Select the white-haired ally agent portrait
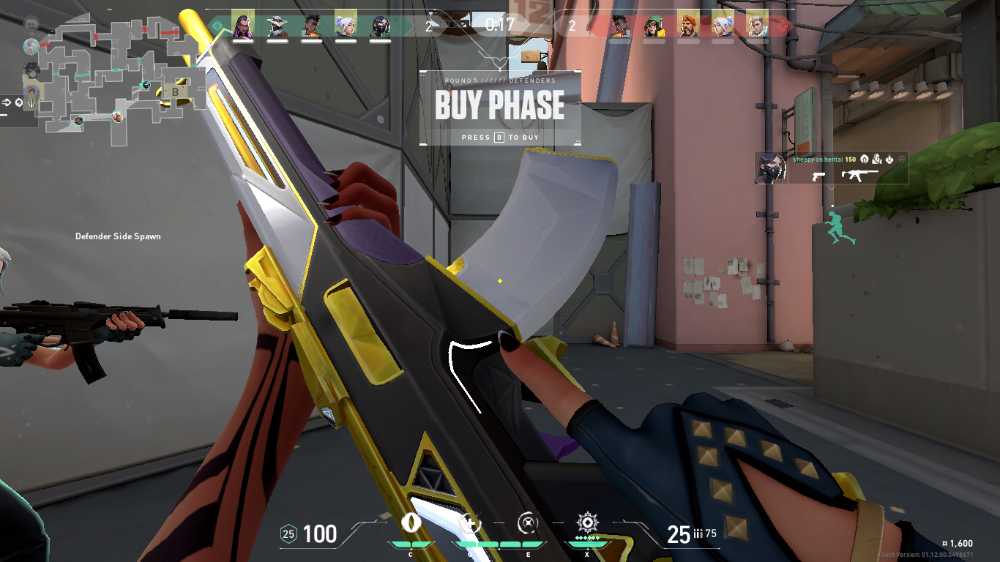This screenshot has width=1000, height=562. 345,23
